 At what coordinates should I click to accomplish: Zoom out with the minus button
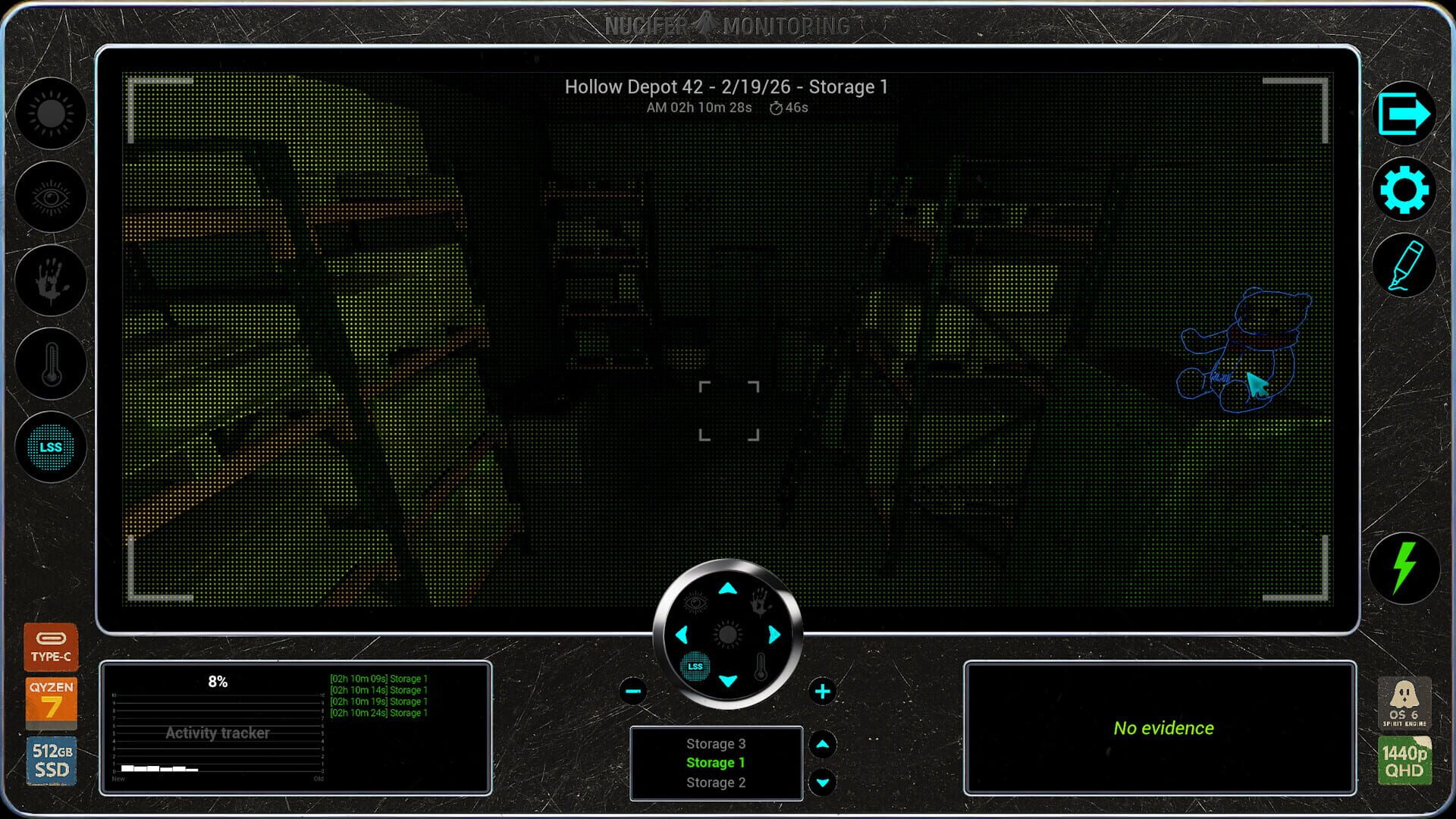(632, 691)
